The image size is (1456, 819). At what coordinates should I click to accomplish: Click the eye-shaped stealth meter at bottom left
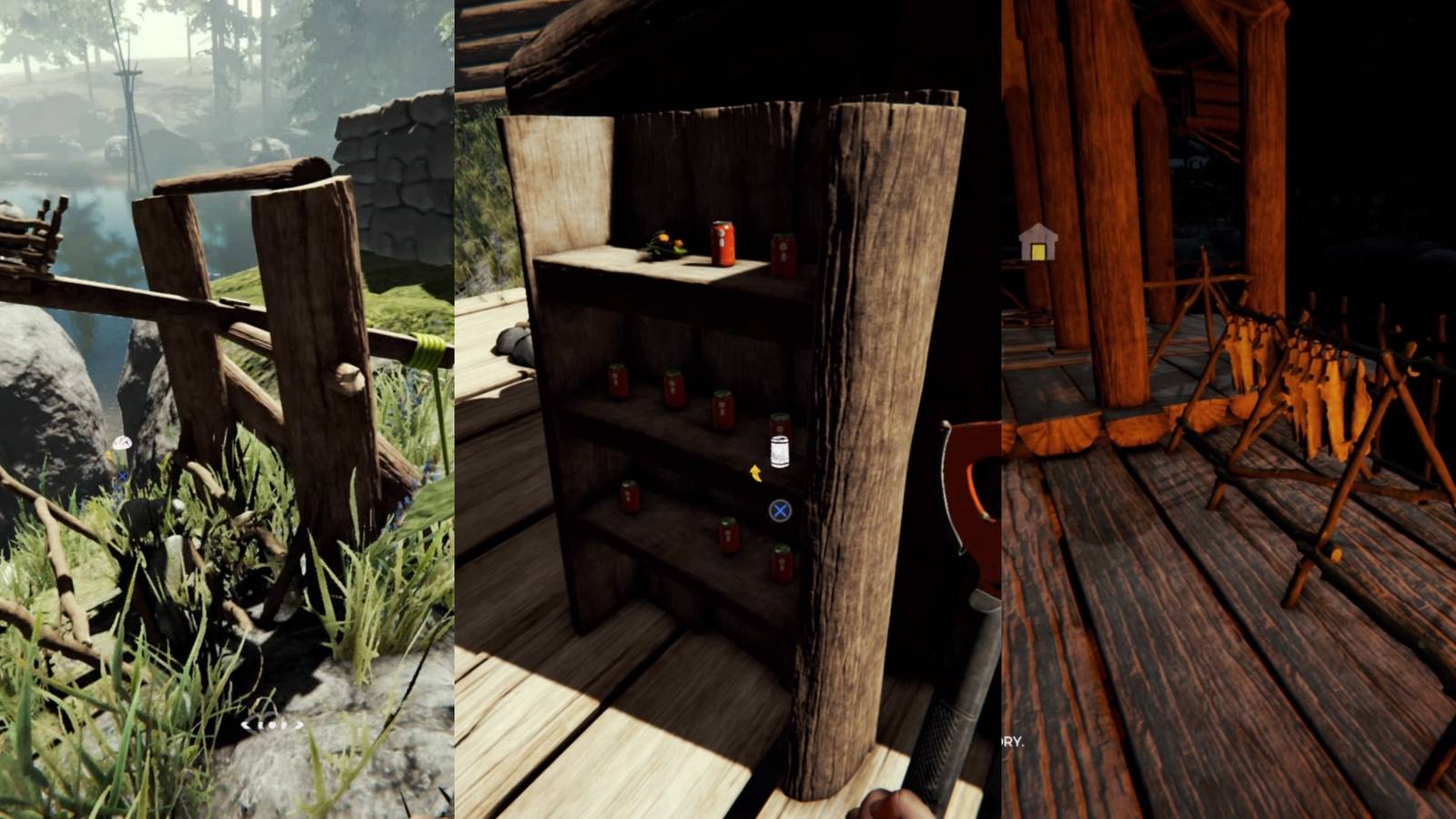[272, 725]
